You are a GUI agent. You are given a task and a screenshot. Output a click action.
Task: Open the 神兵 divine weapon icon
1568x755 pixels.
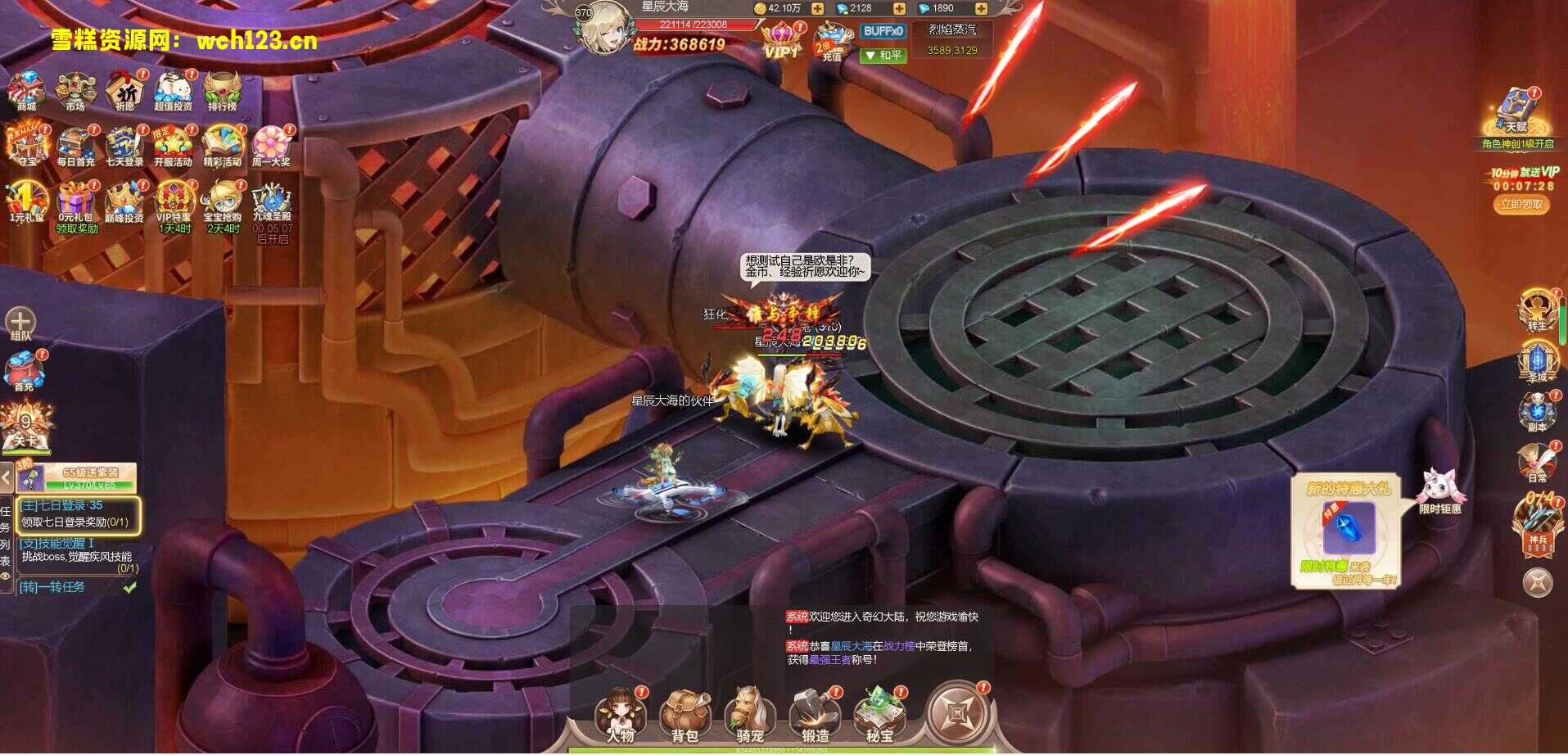[x=1537, y=524]
